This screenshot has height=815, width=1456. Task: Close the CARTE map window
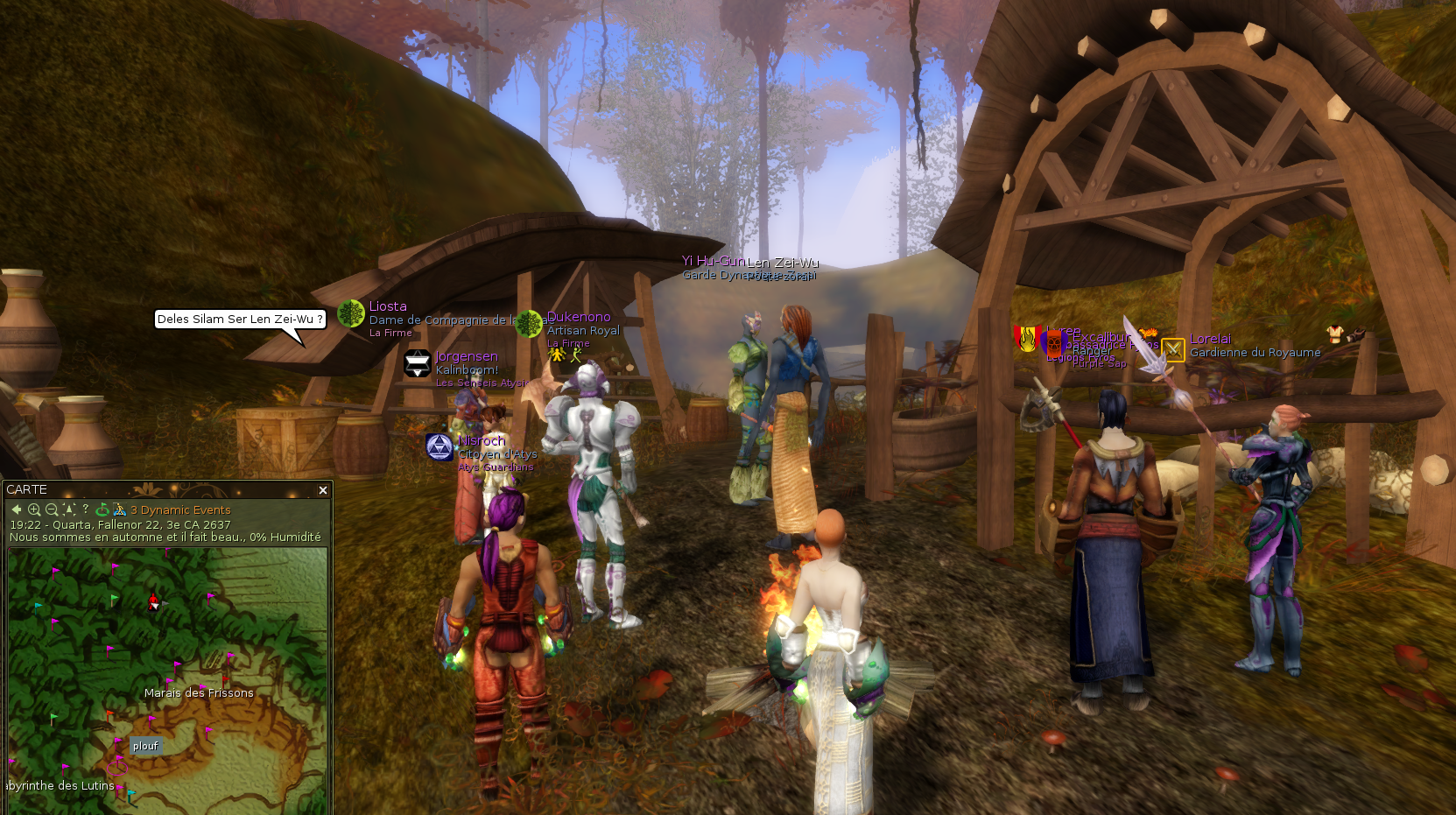click(323, 490)
